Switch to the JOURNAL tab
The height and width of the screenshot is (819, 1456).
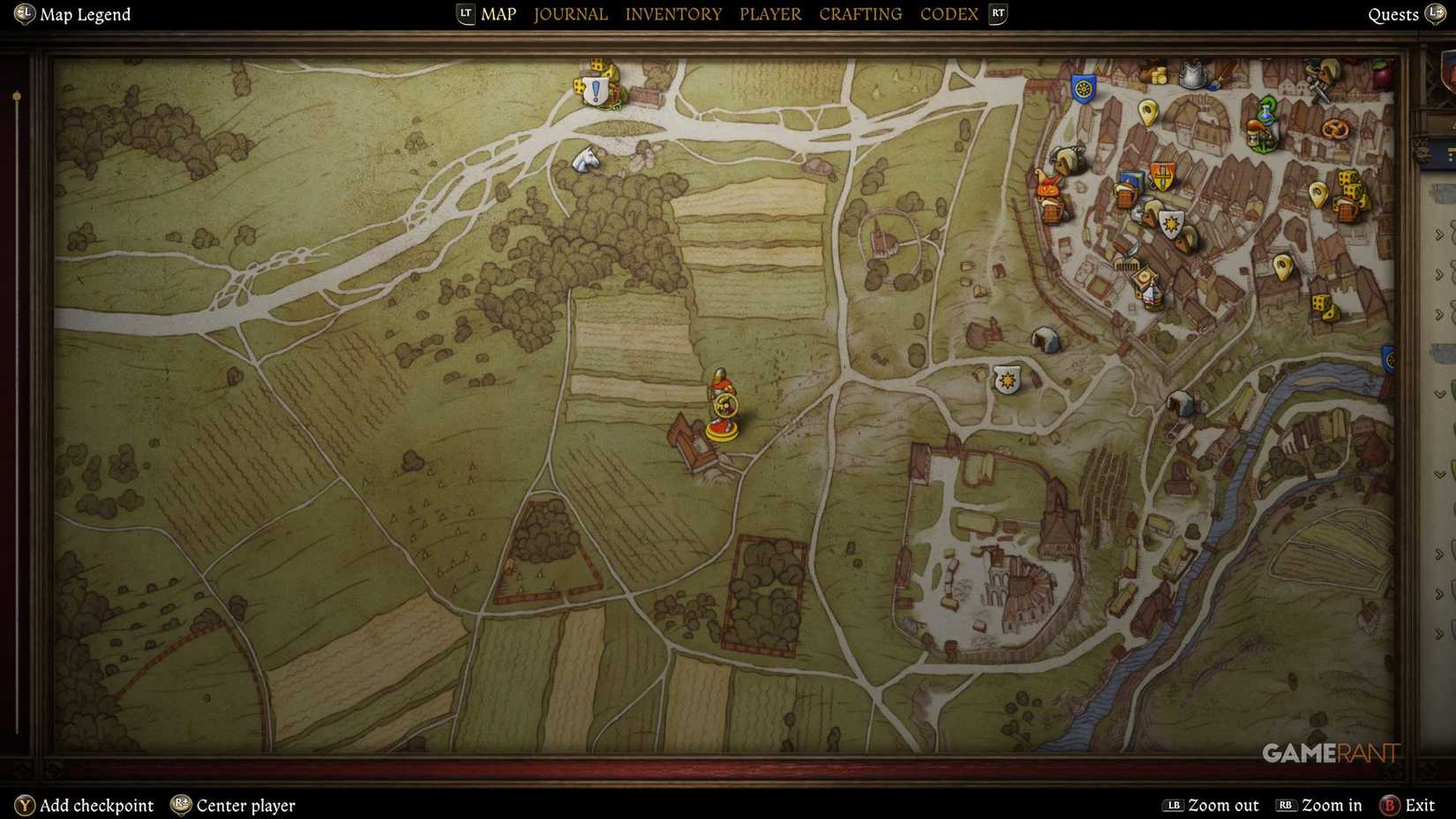click(x=570, y=13)
